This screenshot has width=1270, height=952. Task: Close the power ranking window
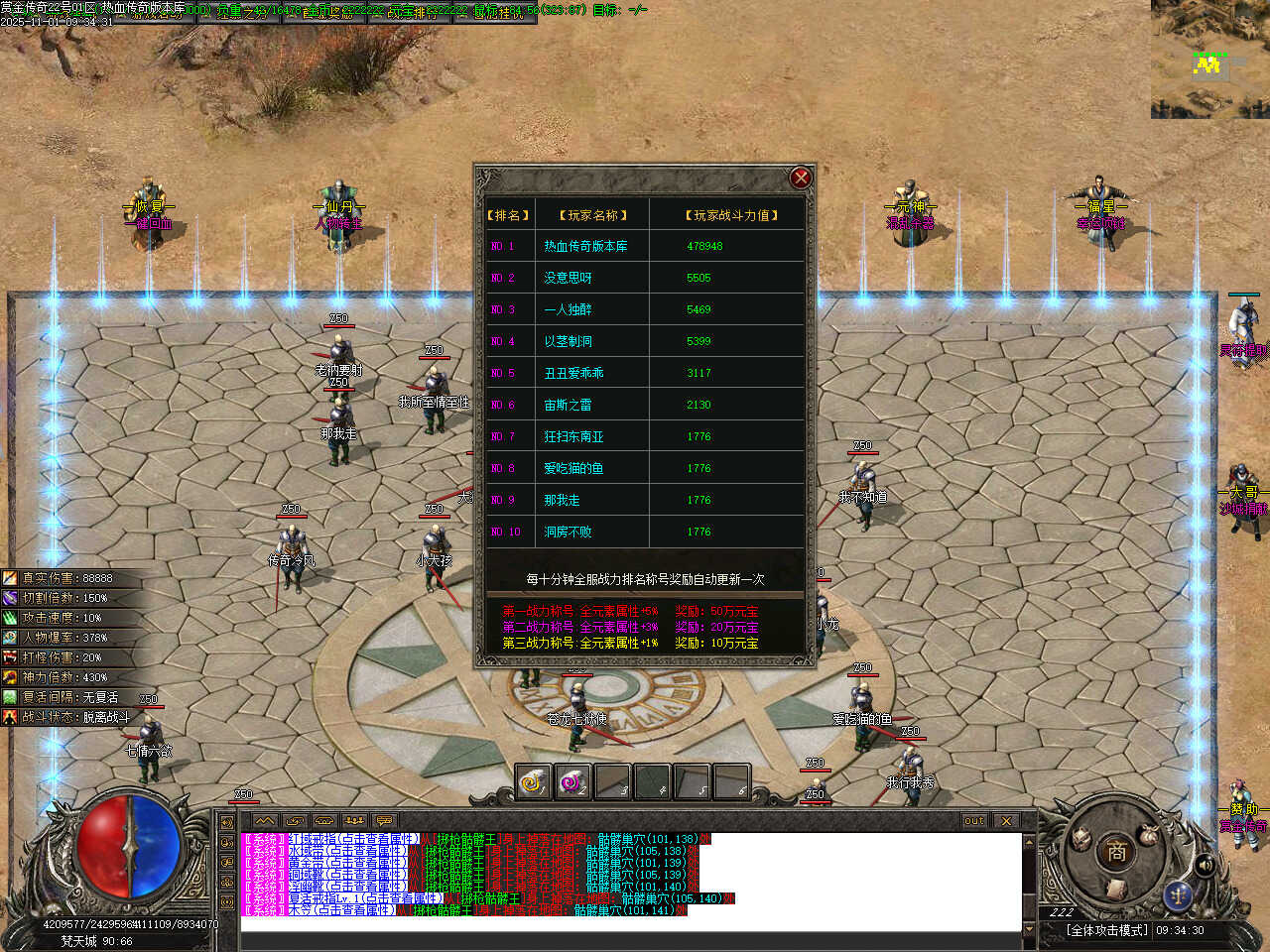(801, 178)
